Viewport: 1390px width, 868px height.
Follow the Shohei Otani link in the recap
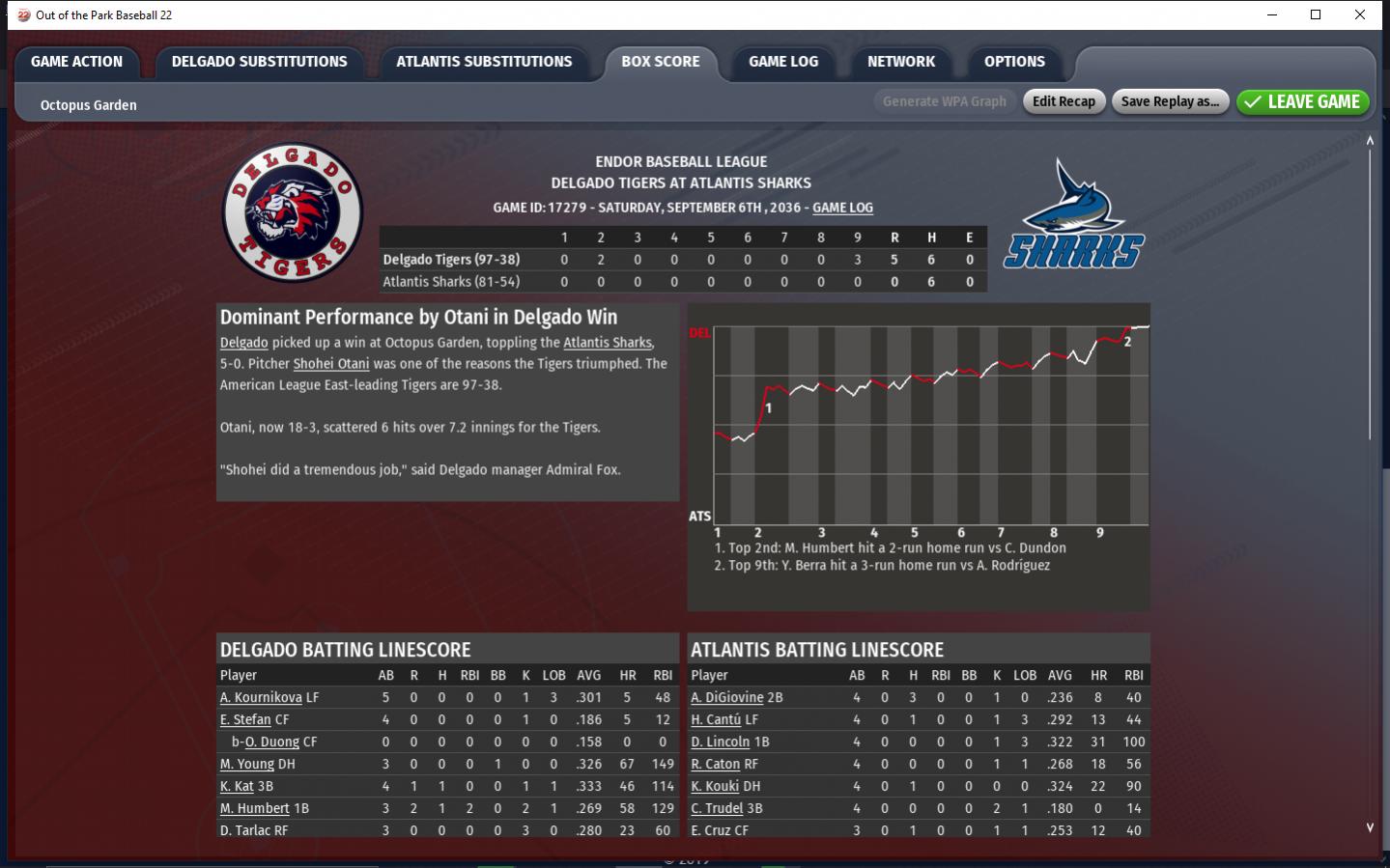[x=331, y=364]
